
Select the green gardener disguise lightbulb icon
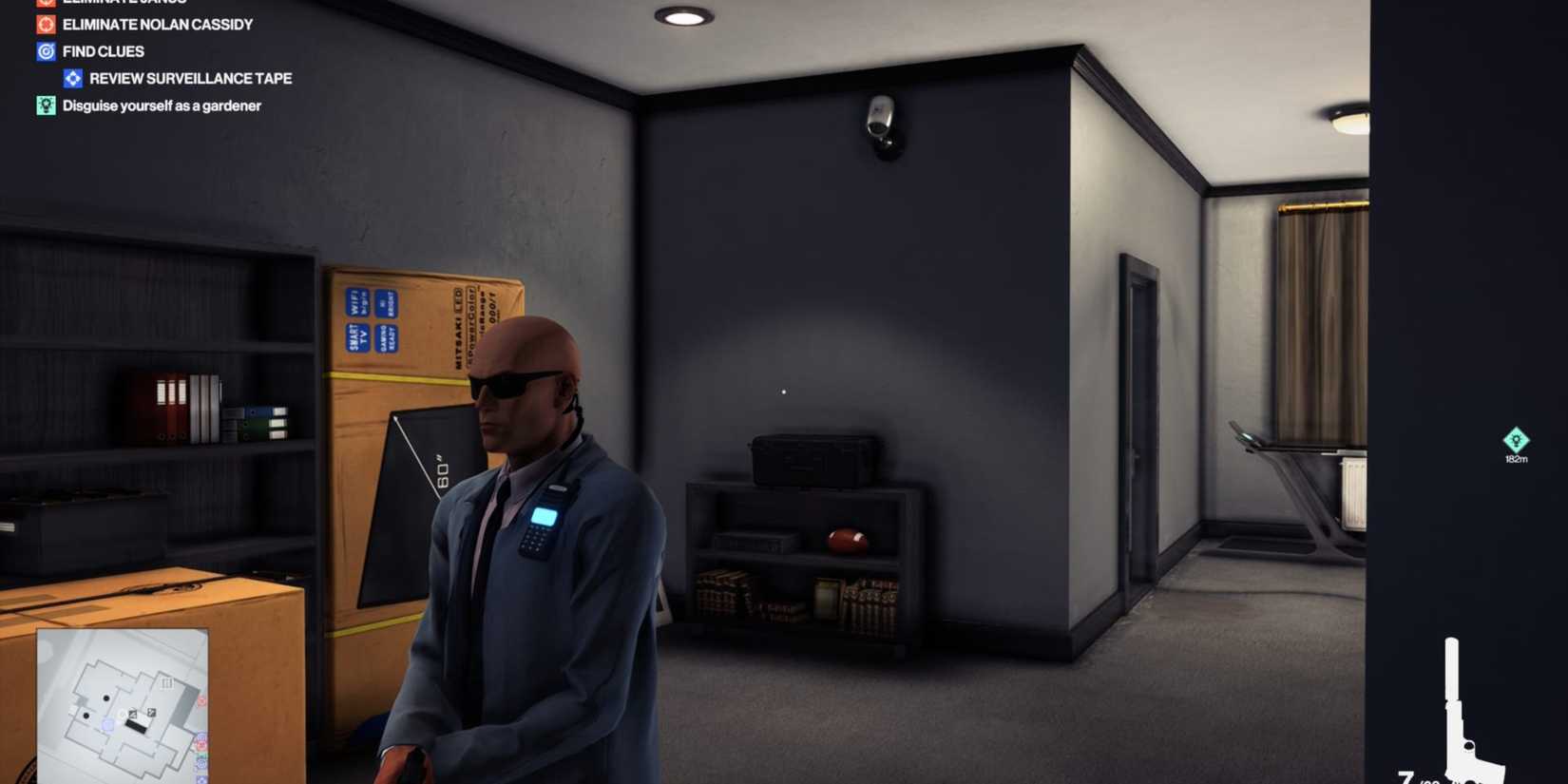(x=44, y=105)
